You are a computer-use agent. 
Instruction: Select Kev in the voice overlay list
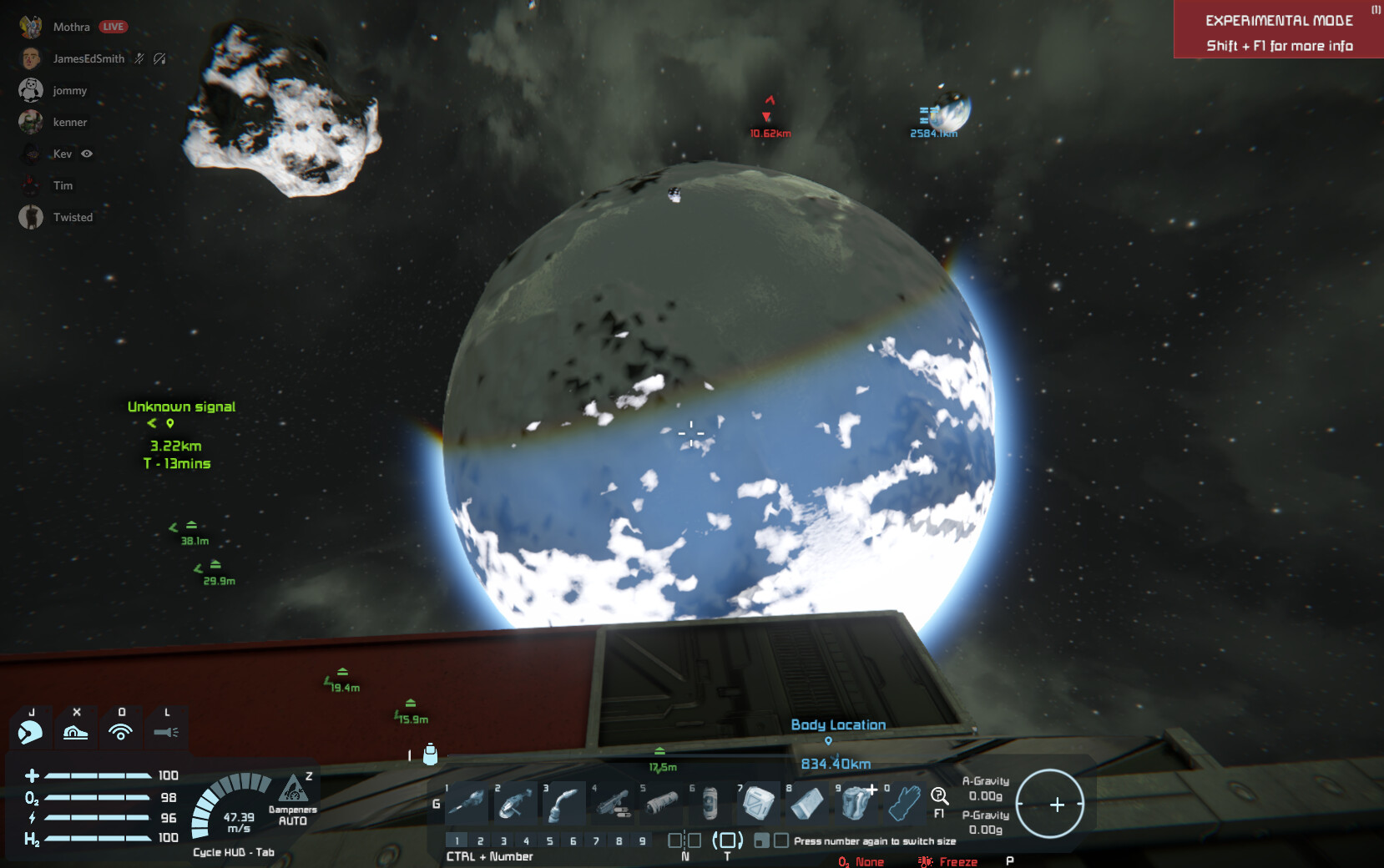(x=62, y=154)
